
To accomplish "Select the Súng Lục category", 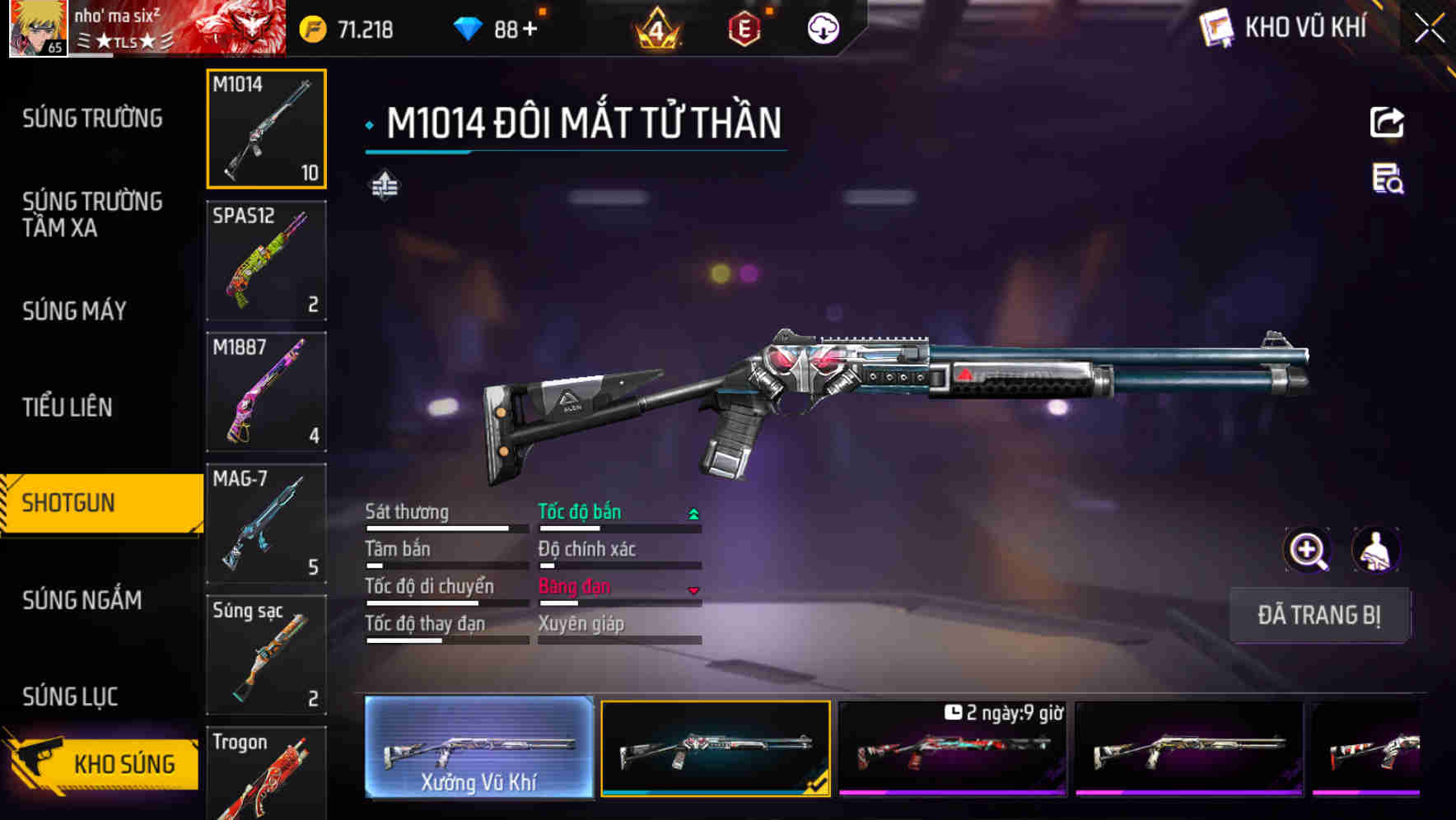I will click(70, 697).
